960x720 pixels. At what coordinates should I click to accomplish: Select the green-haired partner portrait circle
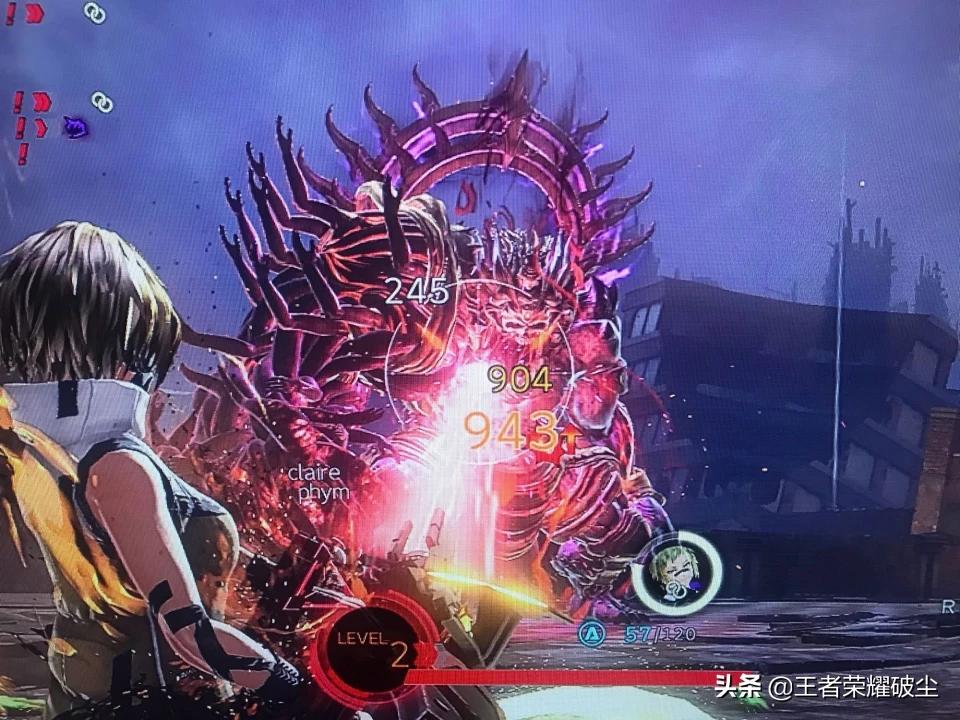pos(677,571)
